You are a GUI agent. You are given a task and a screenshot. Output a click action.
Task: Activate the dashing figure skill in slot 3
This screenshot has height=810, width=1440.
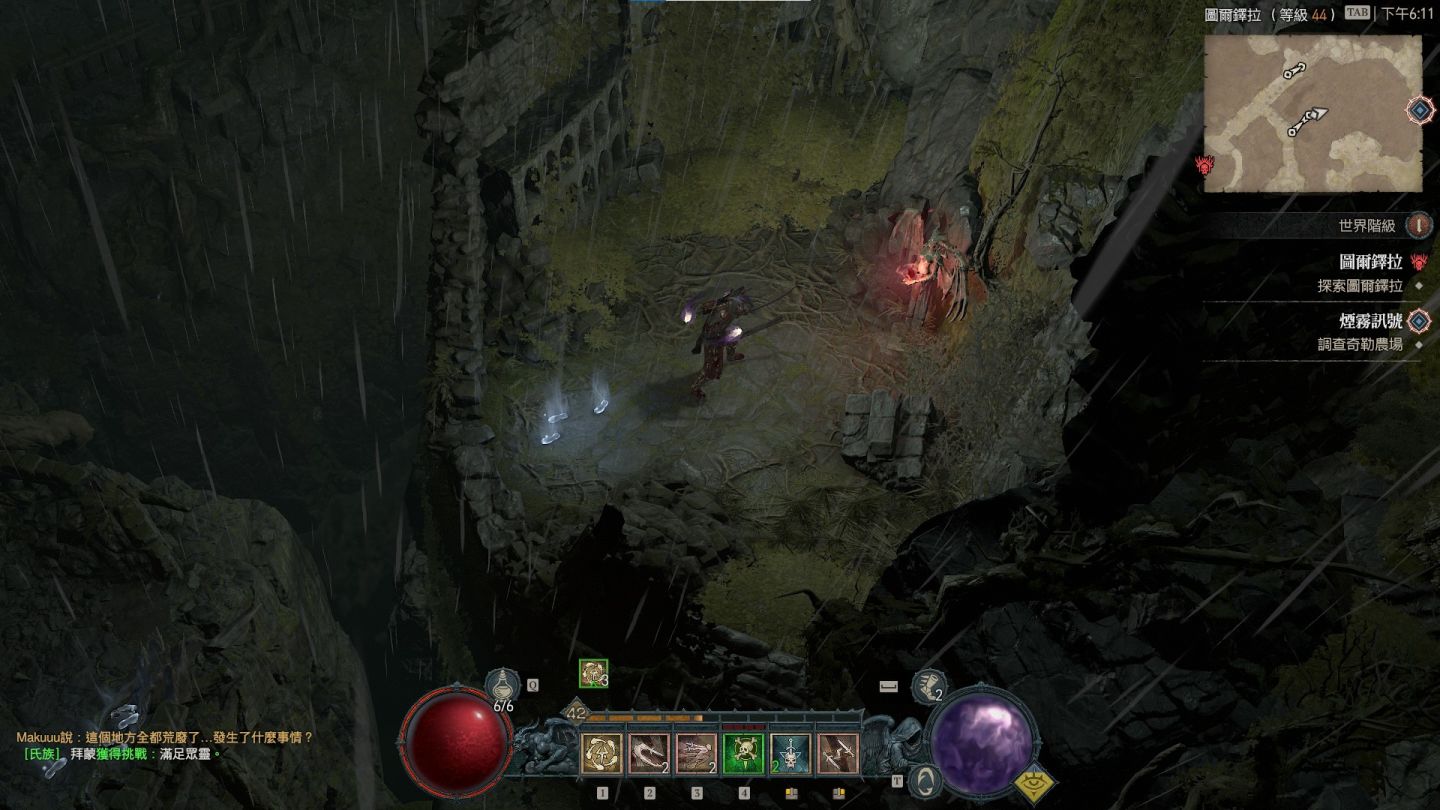coord(696,753)
